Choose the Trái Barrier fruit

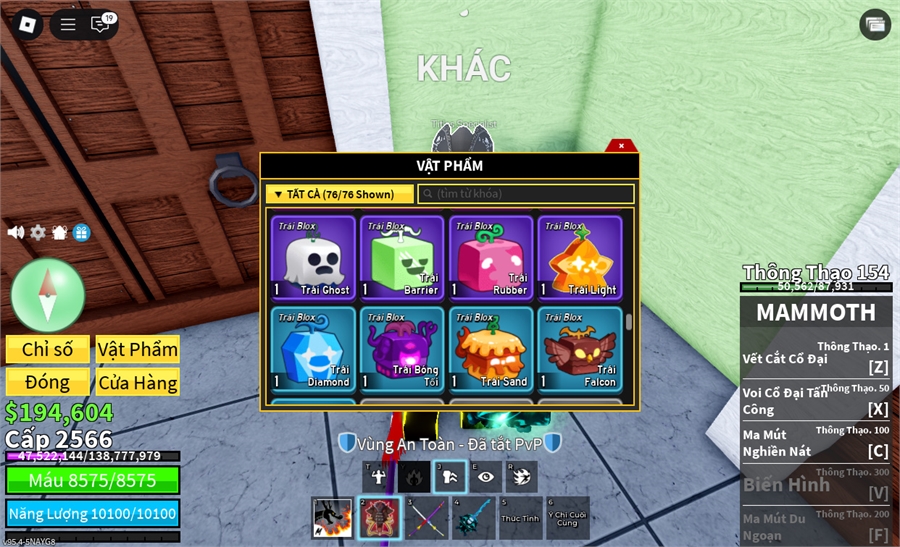[x=402, y=258]
